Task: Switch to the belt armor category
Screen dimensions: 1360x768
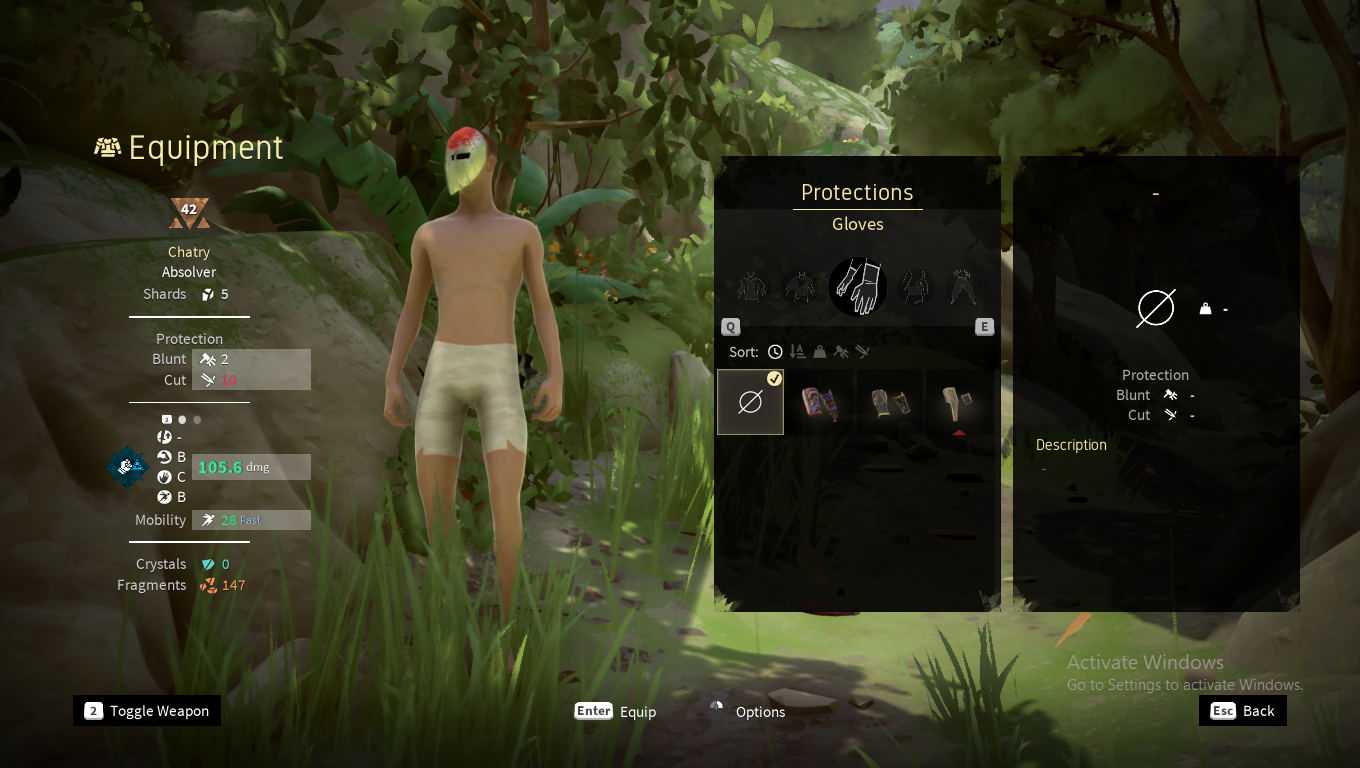Action: coord(914,287)
